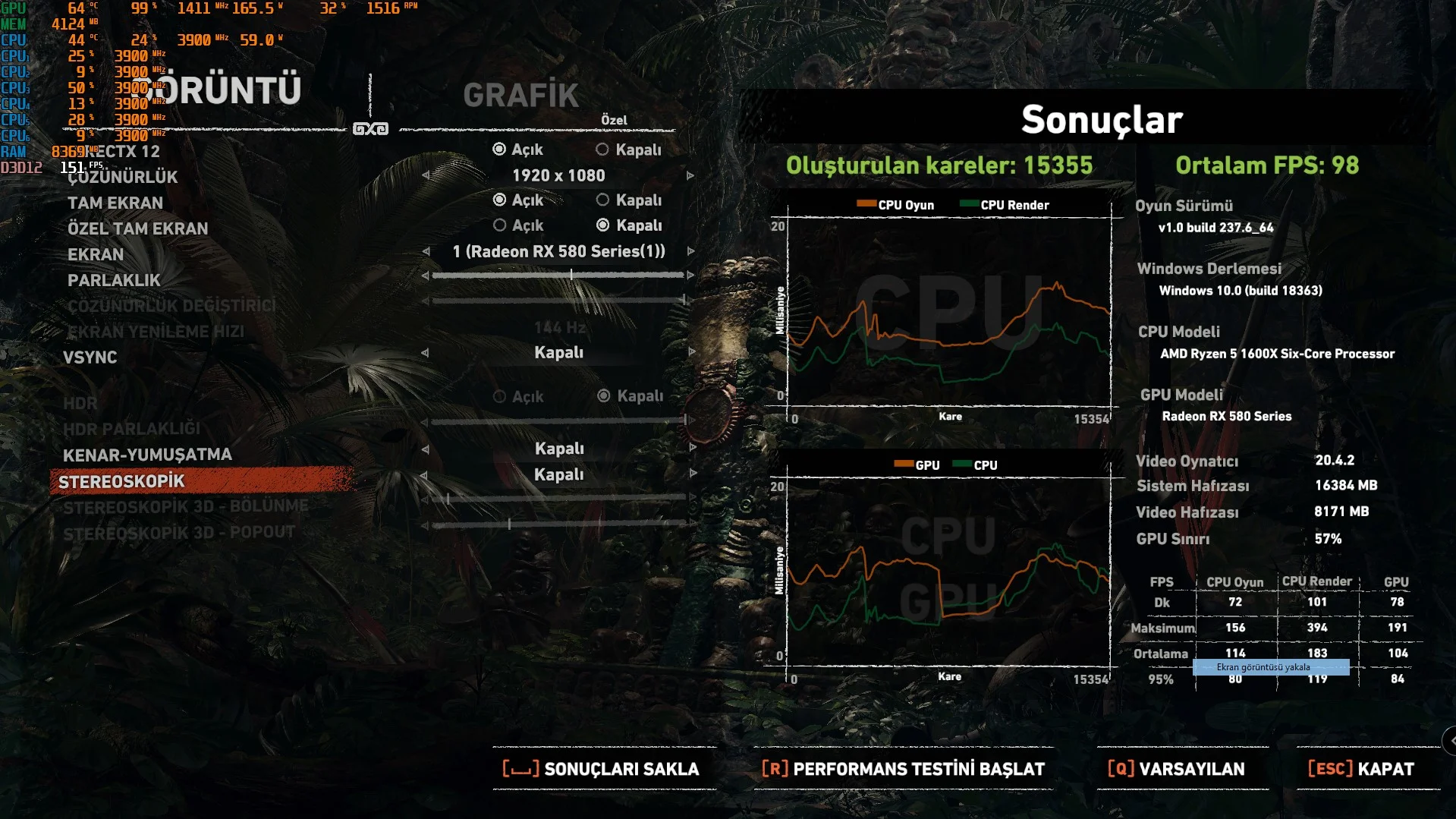1456x819 pixels.
Task: Click the game logo icon above GRAFİK panel
Action: (x=371, y=128)
